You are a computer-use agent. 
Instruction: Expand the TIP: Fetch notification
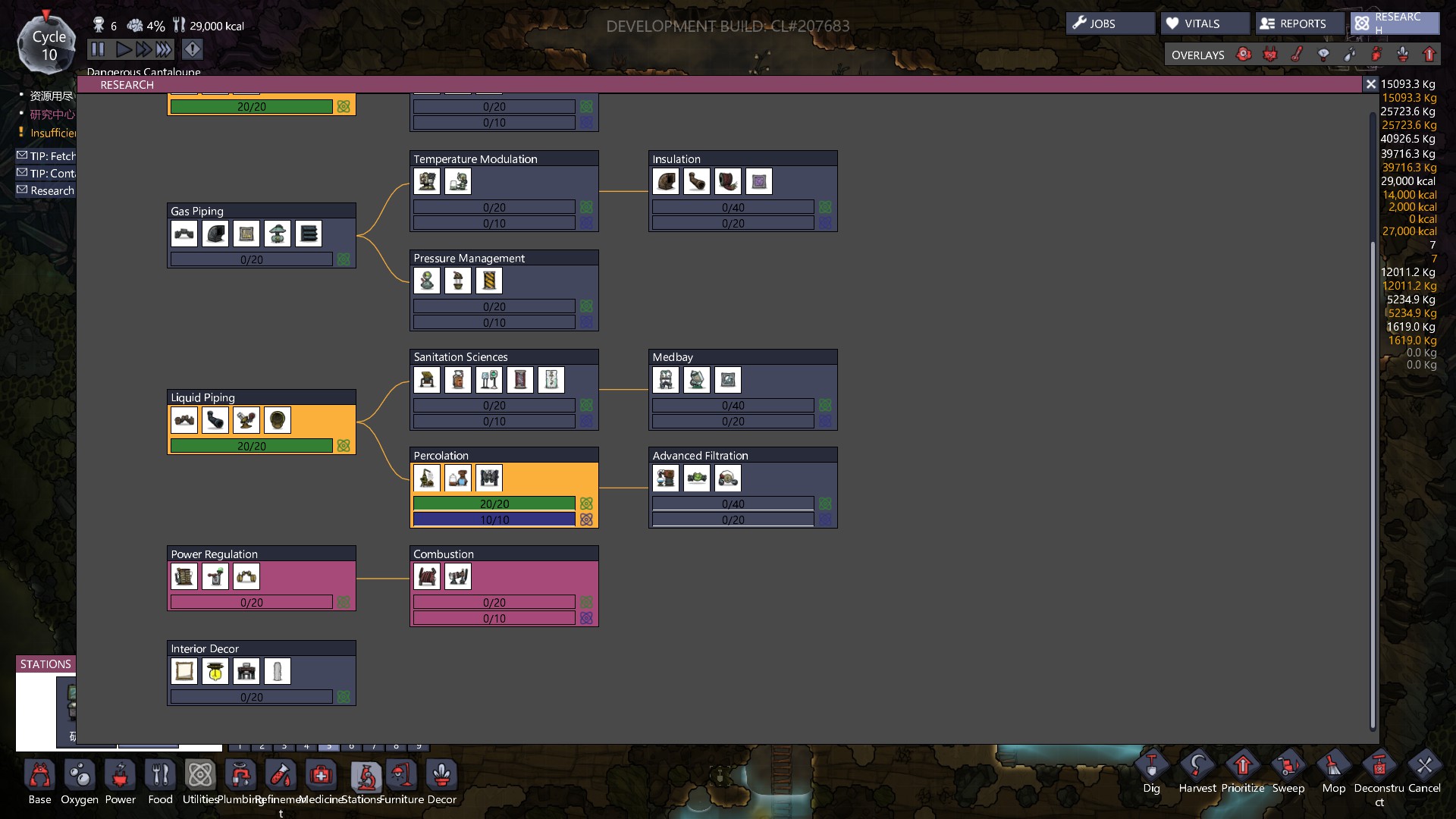pyautogui.click(x=45, y=155)
